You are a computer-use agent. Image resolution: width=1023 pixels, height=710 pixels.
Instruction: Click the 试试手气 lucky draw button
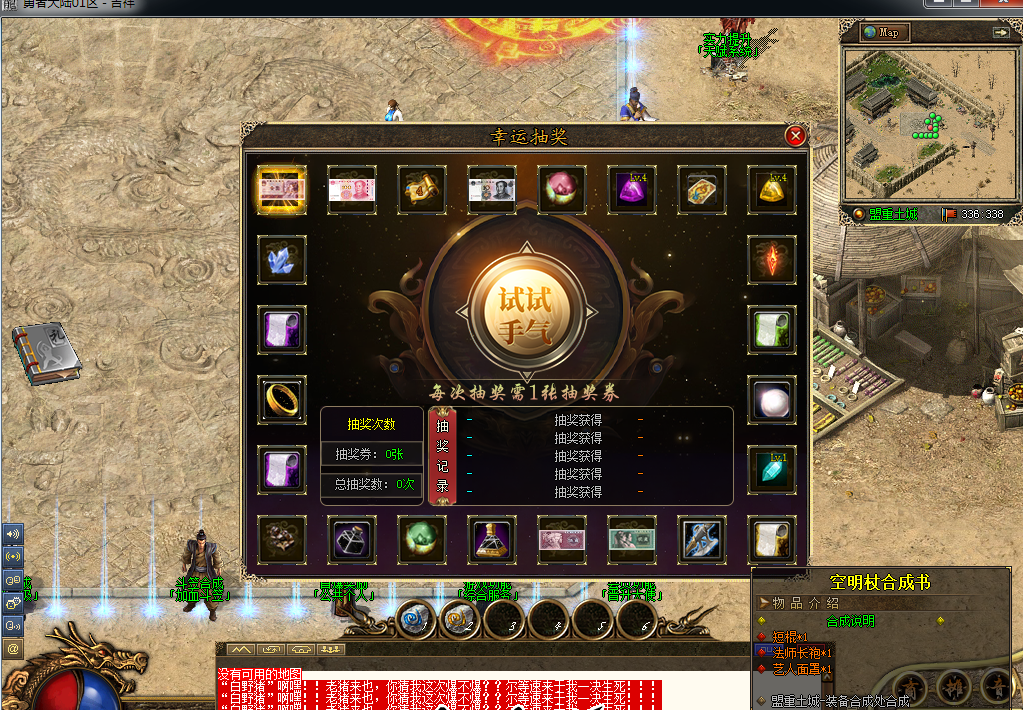point(525,314)
